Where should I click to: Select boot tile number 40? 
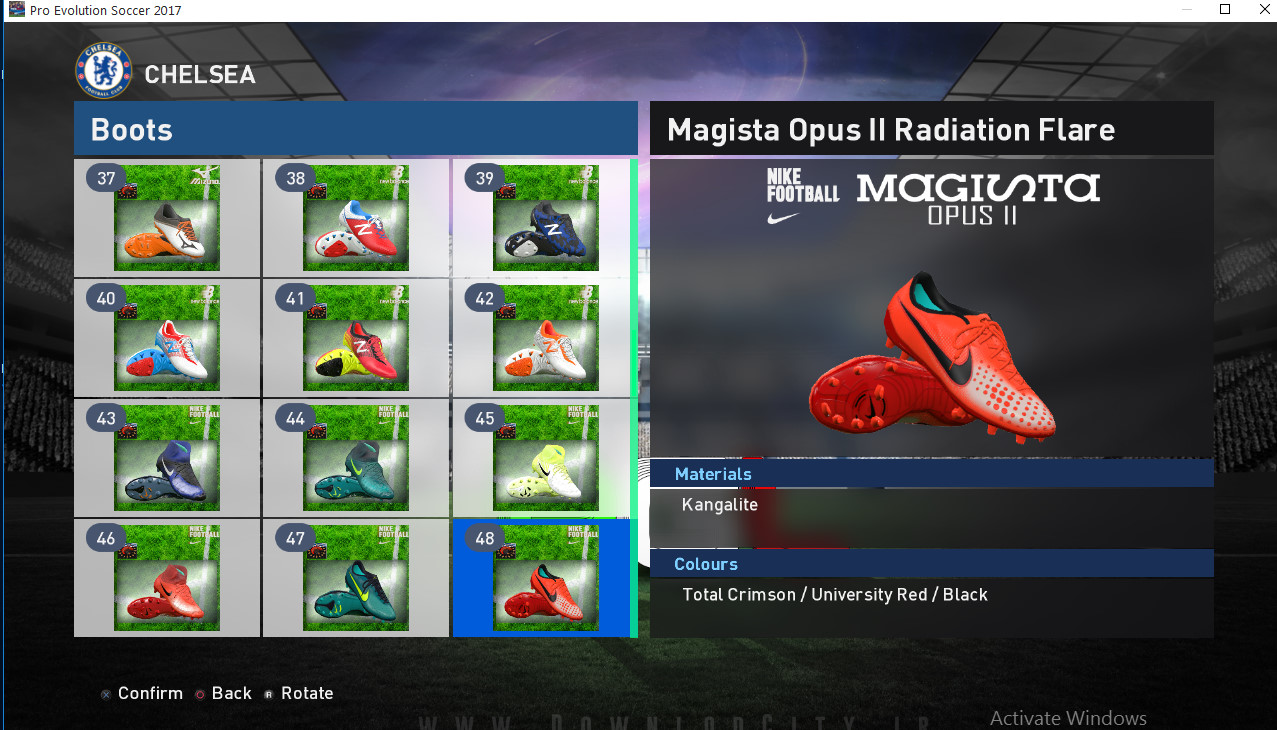tap(166, 338)
